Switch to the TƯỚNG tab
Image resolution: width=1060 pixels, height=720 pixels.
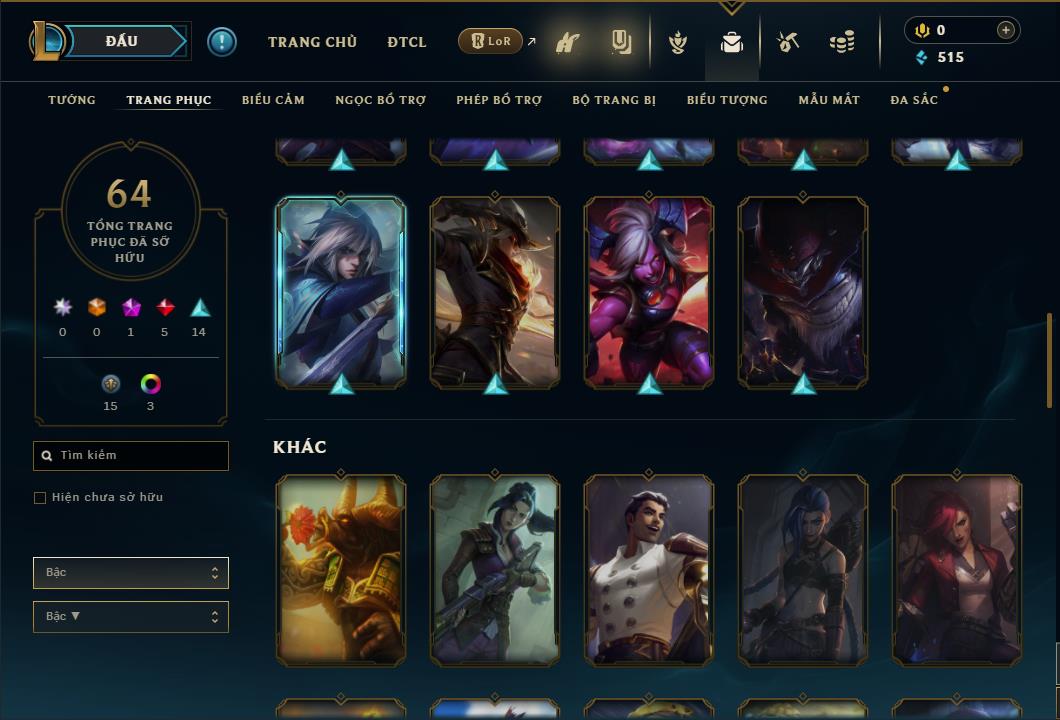72,100
